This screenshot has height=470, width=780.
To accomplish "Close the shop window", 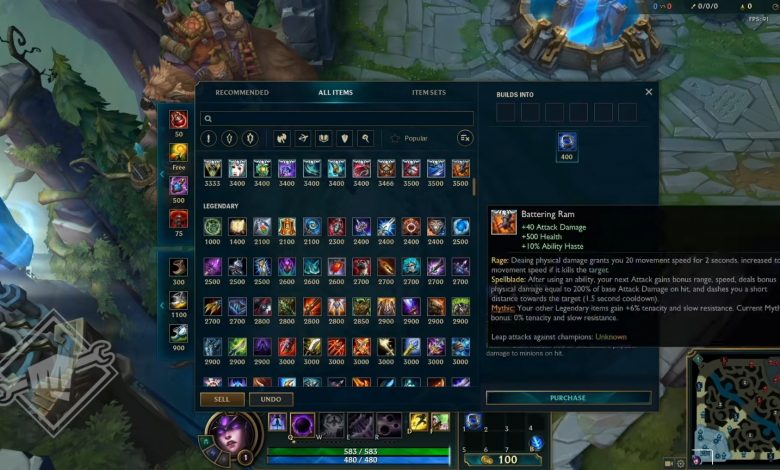I will click(x=648, y=92).
